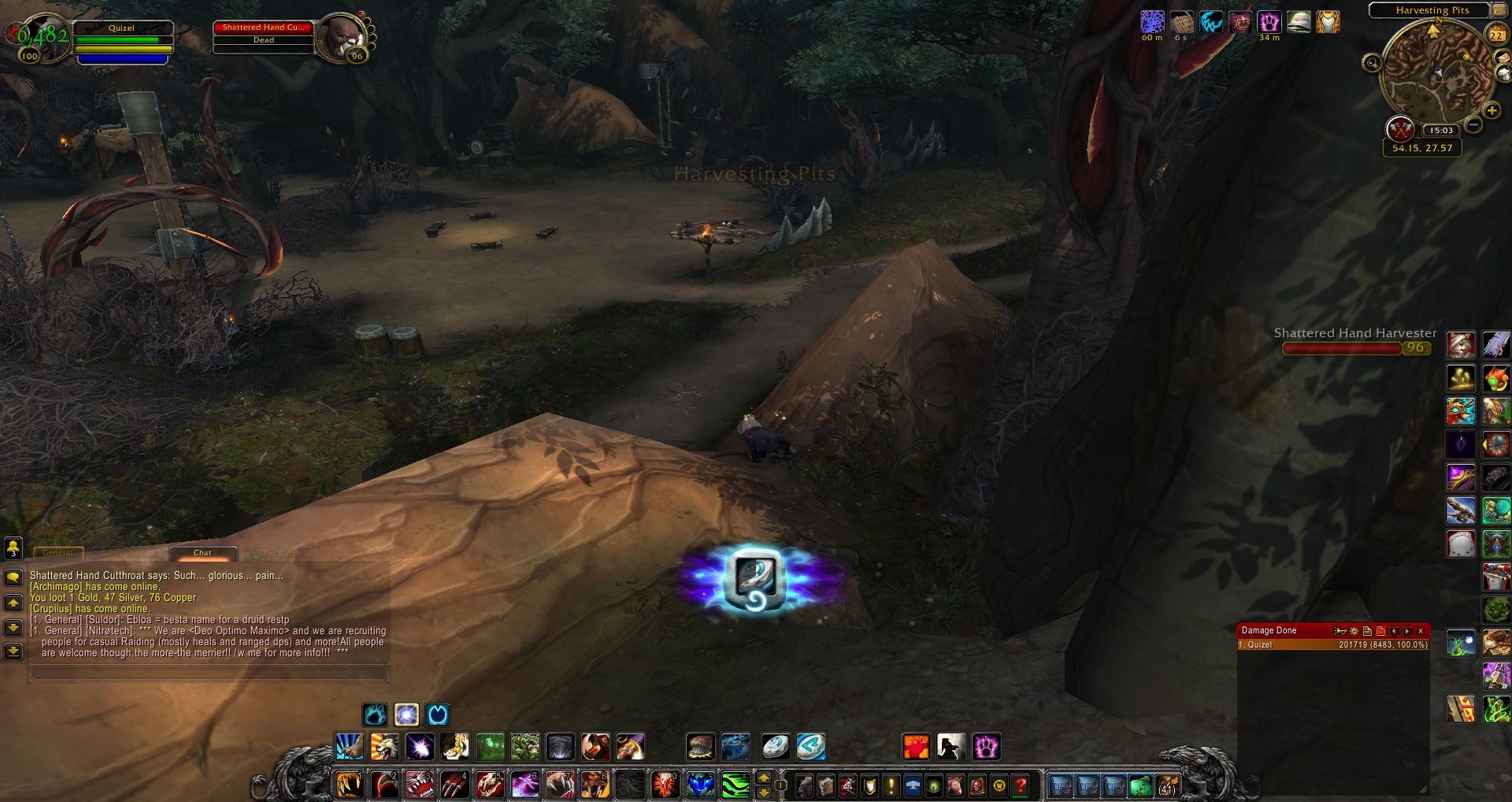Image resolution: width=1512 pixels, height=802 pixels.
Task: Close the Damage Done meter window
Action: tap(1421, 631)
